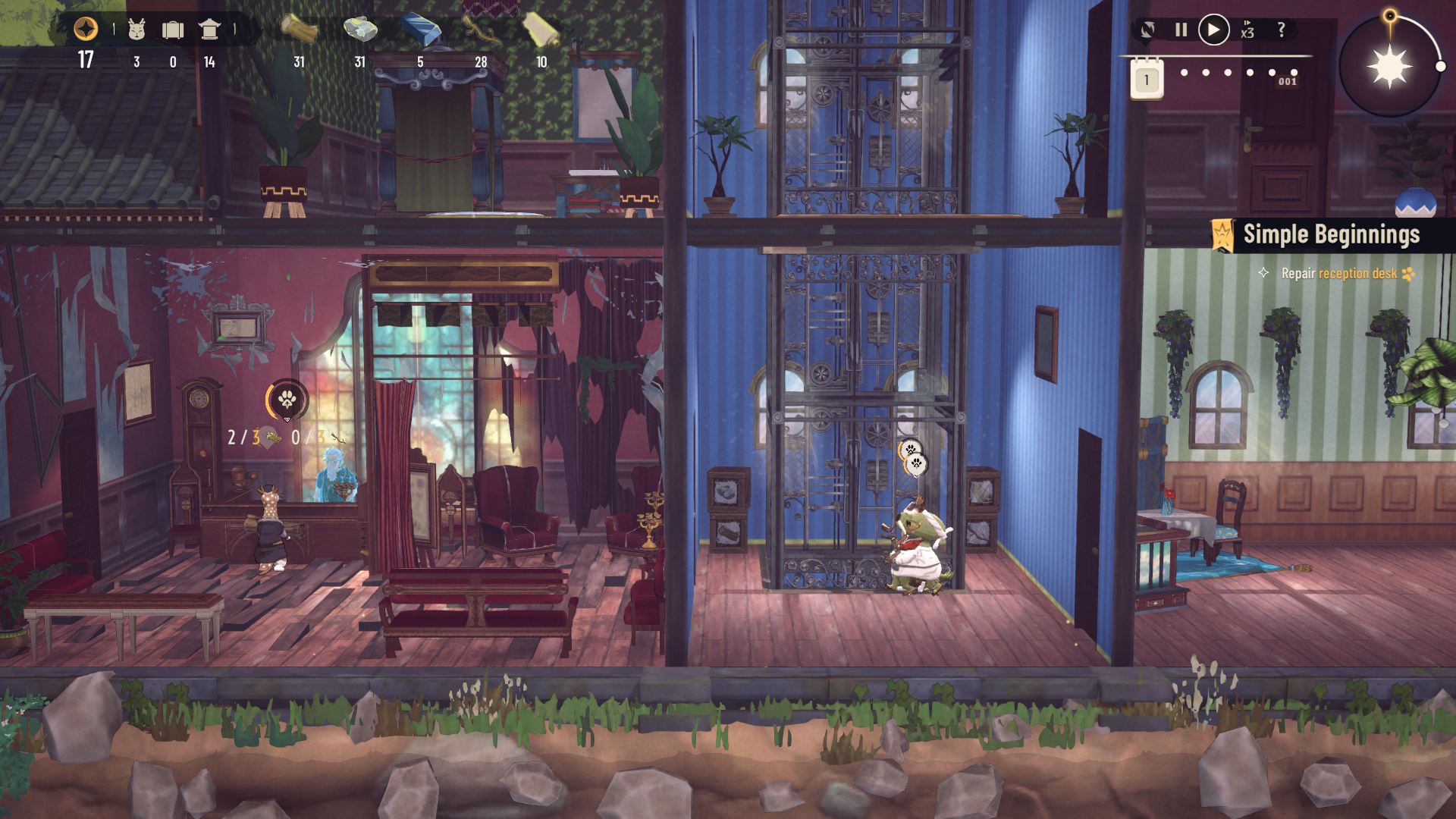The height and width of the screenshot is (819, 1456).
Task: Select the cloth roll resource icon
Action: tap(541, 29)
